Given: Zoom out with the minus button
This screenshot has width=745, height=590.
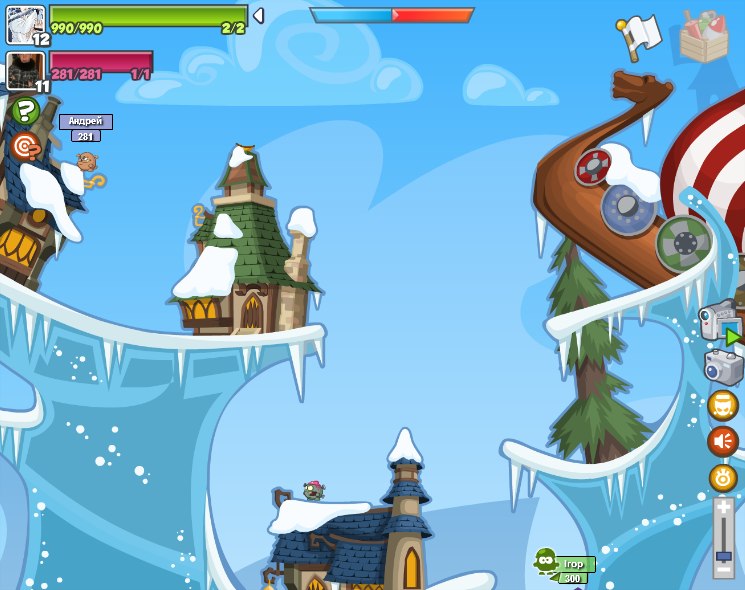Looking at the screenshot, I should [724, 570].
